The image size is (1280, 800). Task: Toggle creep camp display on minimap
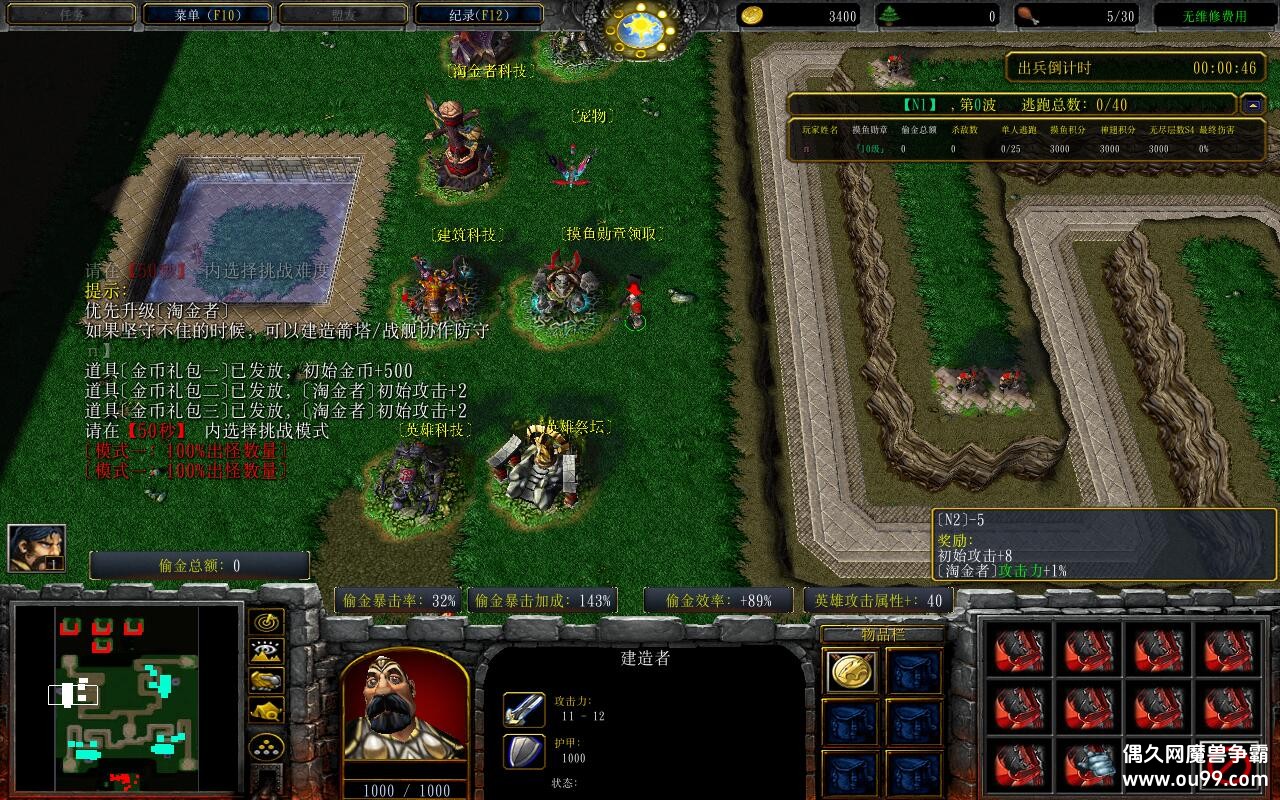pos(266,710)
